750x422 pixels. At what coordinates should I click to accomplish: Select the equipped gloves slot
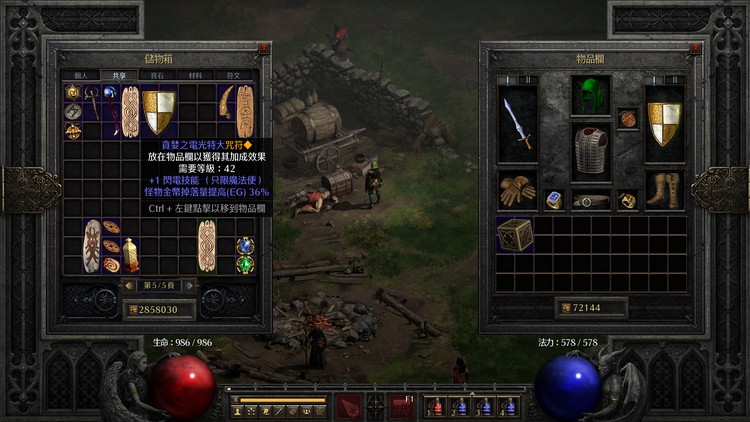point(517,189)
